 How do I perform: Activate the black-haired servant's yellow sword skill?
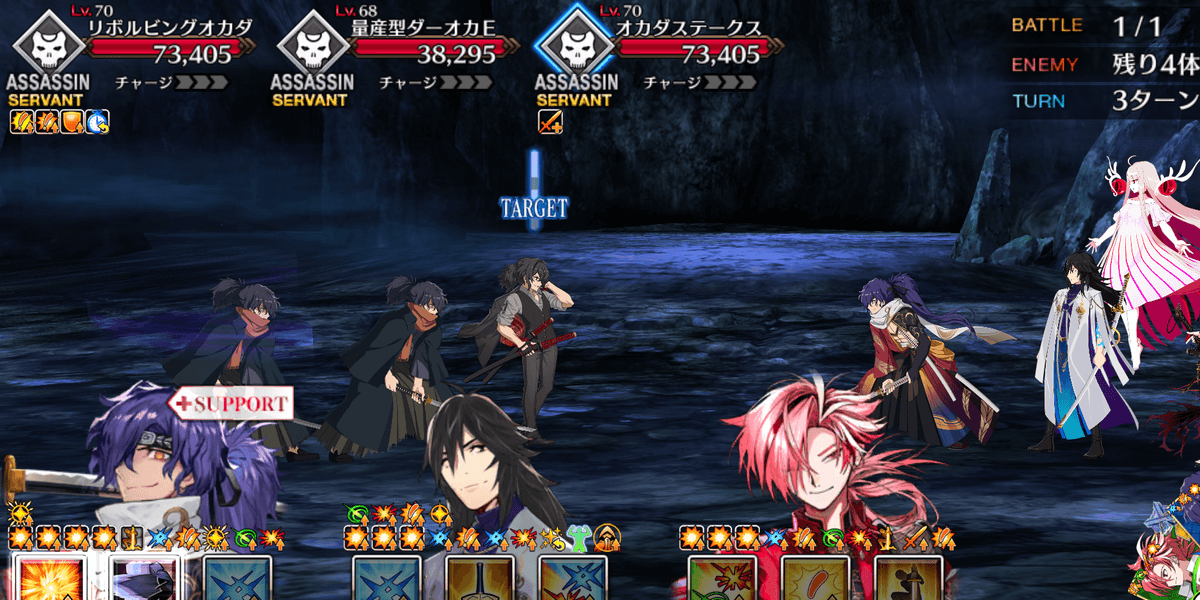tap(479, 578)
